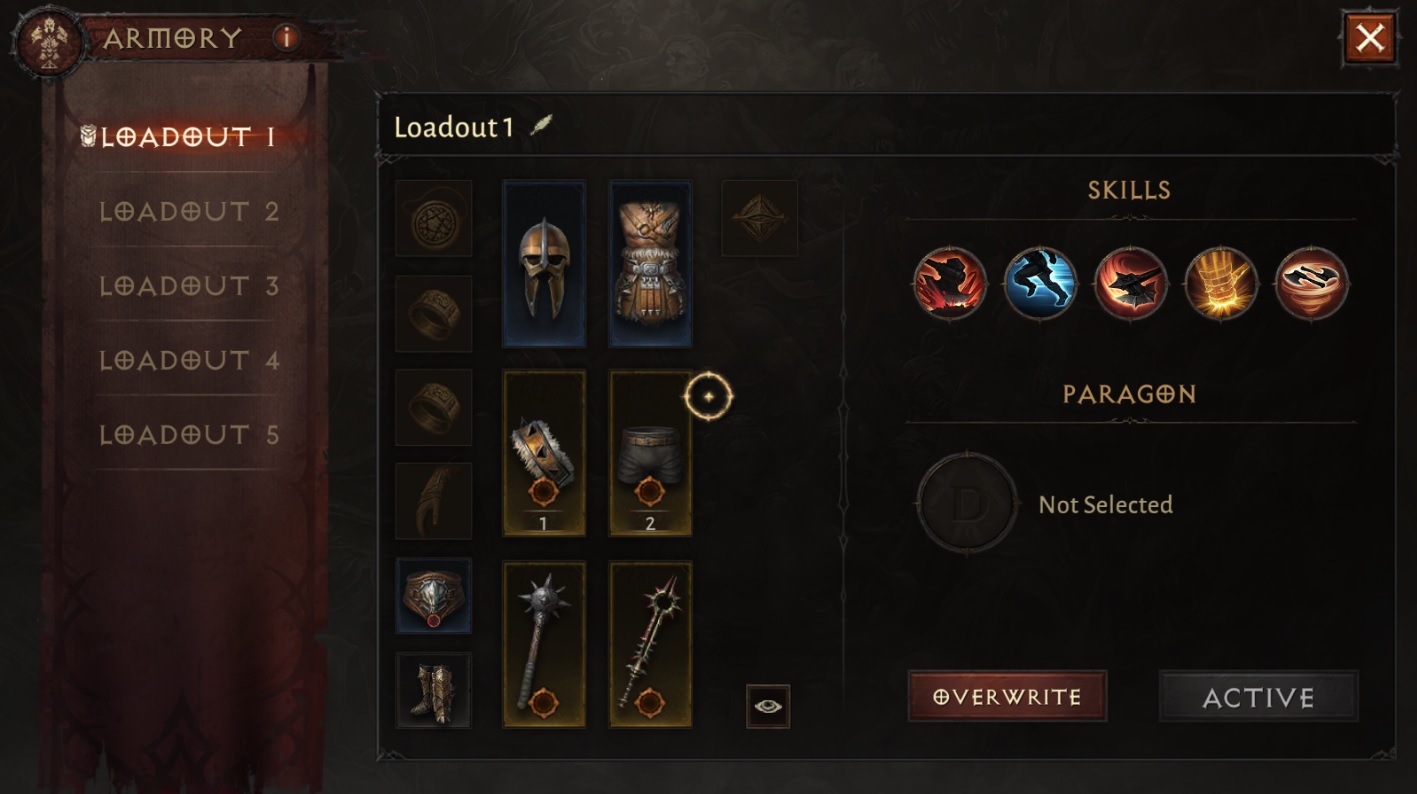The image size is (1417, 794).
Task: Click the dark axe skill icon
Action: (x=1132, y=284)
